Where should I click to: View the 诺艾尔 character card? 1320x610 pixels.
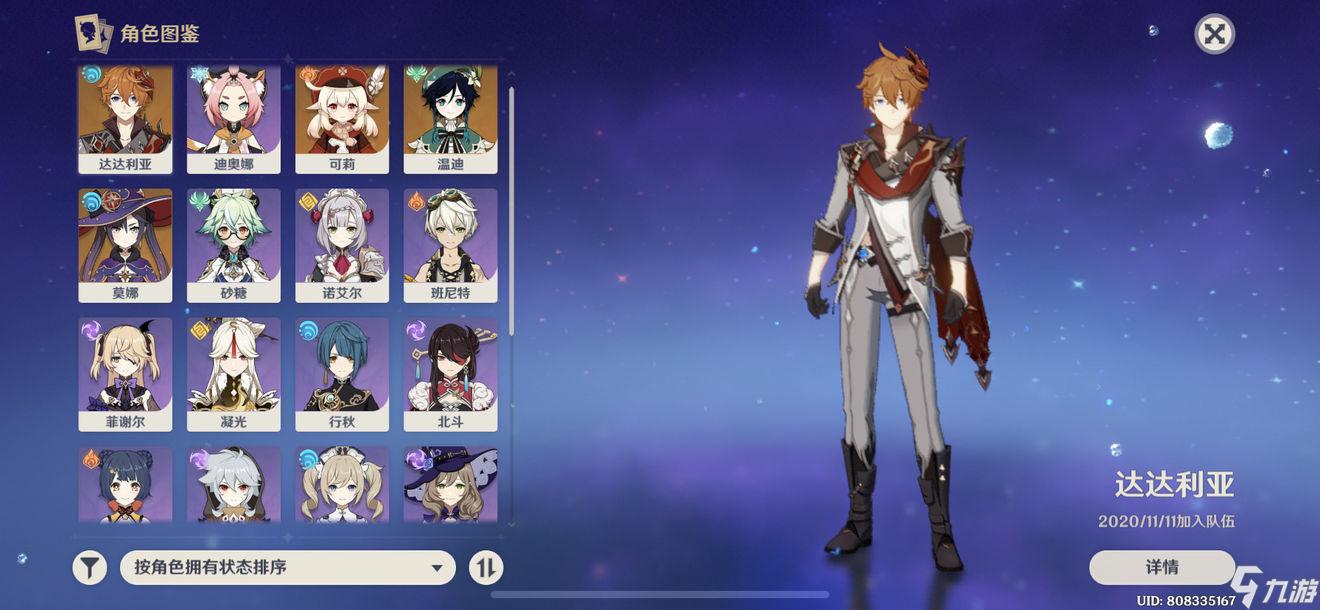coord(342,245)
